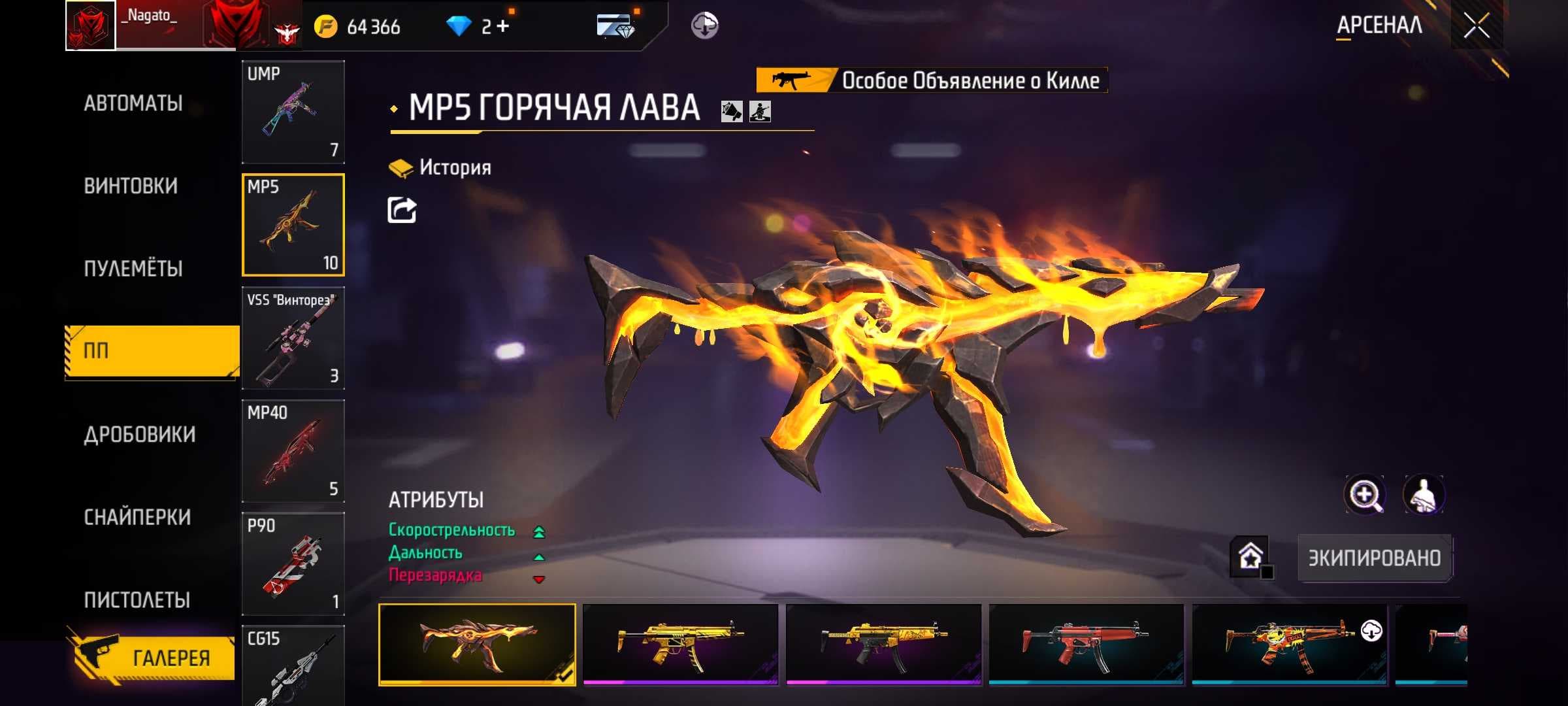Open the ВИНТОВКИ weapon category

(131, 186)
